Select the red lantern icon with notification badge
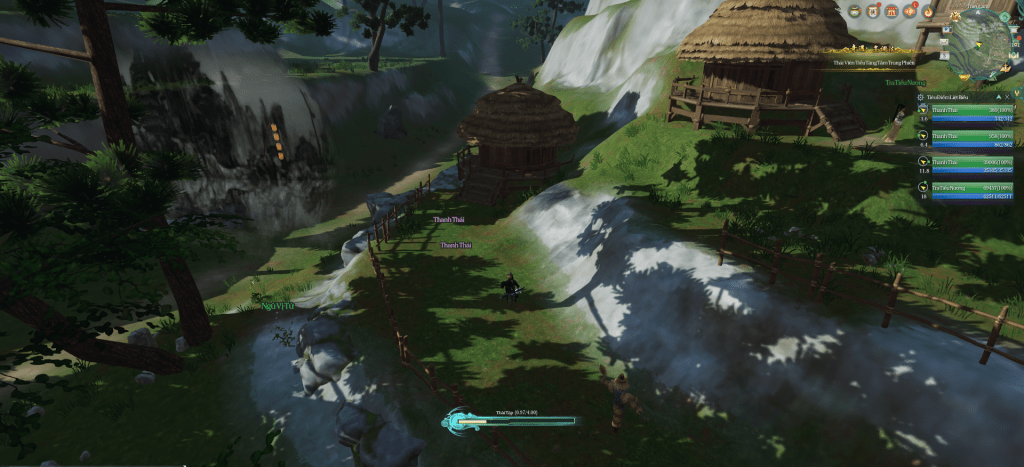1024x467 pixels. 910,11
